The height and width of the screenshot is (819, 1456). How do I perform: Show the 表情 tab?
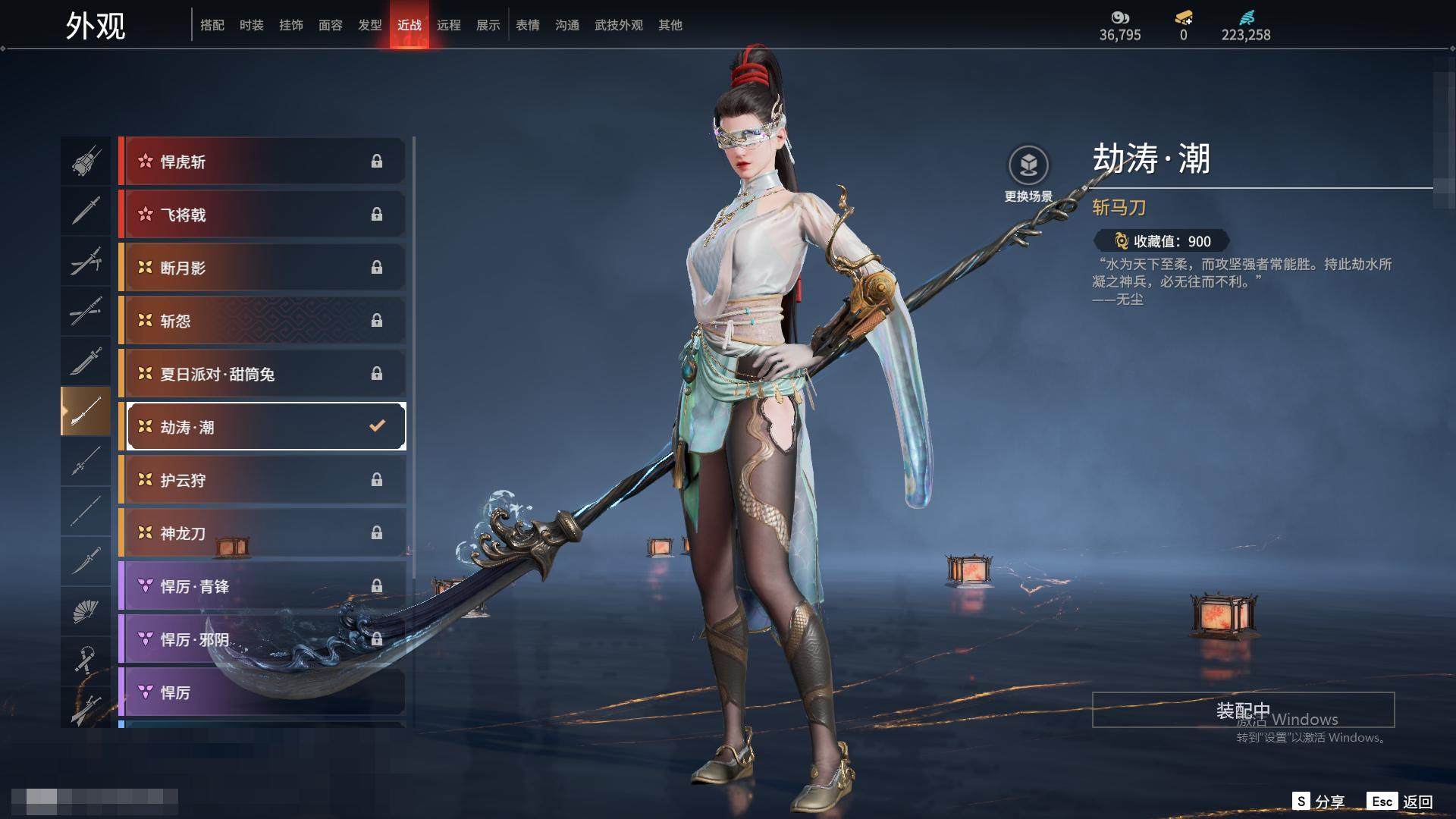click(527, 25)
